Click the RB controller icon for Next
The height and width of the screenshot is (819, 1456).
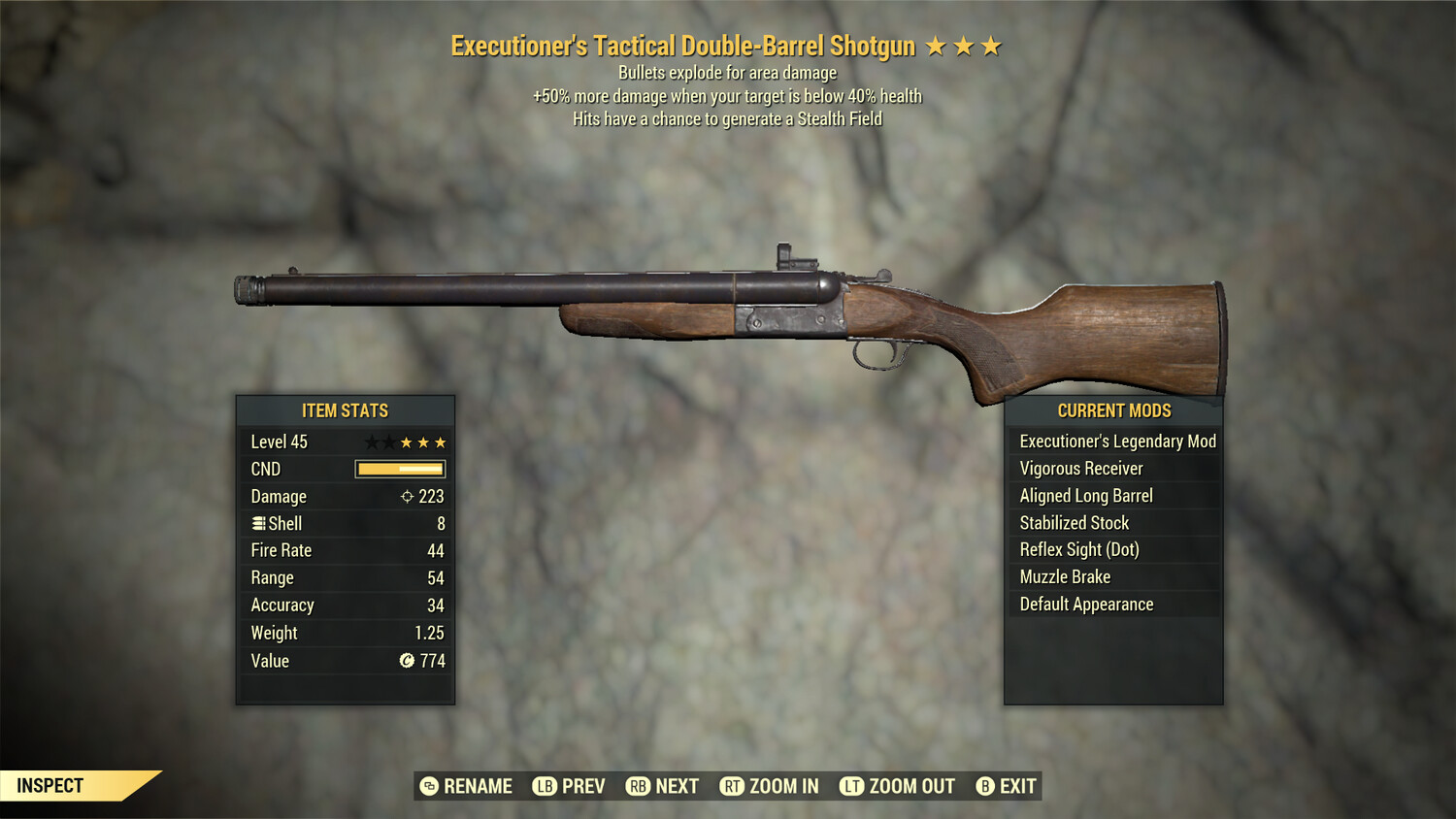[x=640, y=786]
